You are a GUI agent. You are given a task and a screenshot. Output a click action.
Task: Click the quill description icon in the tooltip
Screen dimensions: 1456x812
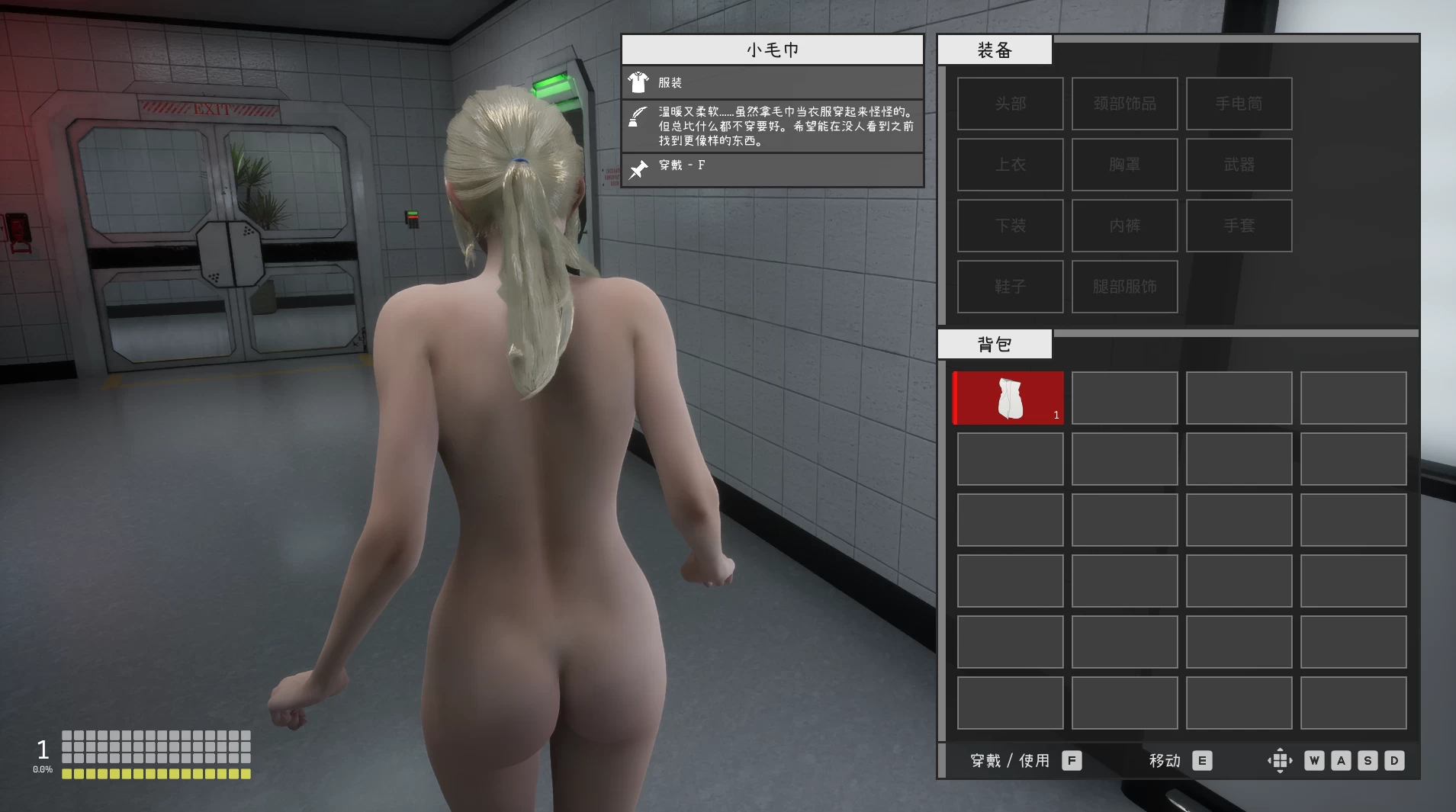pyautogui.click(x=638, y=117)
